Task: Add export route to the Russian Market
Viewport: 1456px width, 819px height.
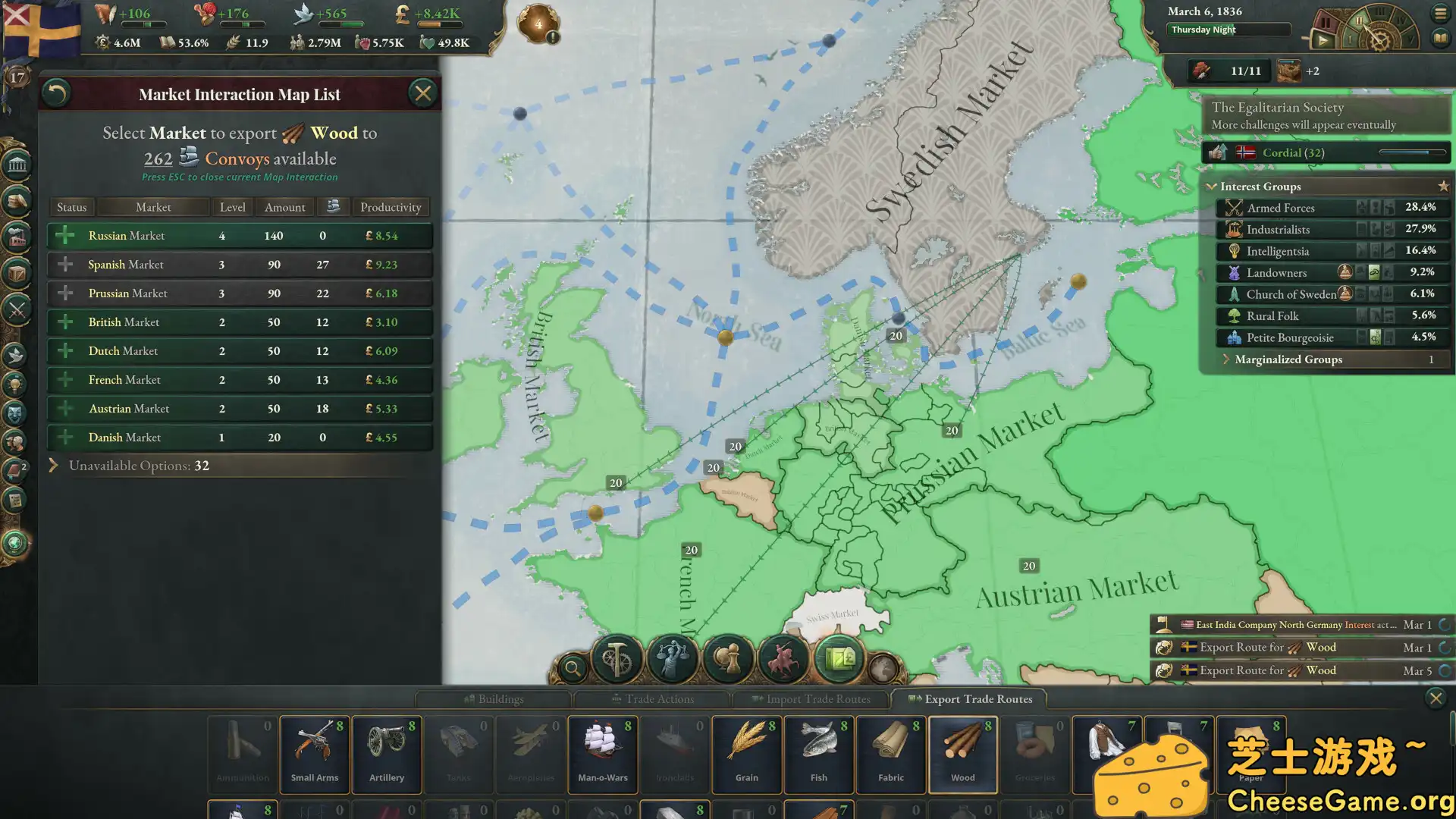Action: coord(64,235)
